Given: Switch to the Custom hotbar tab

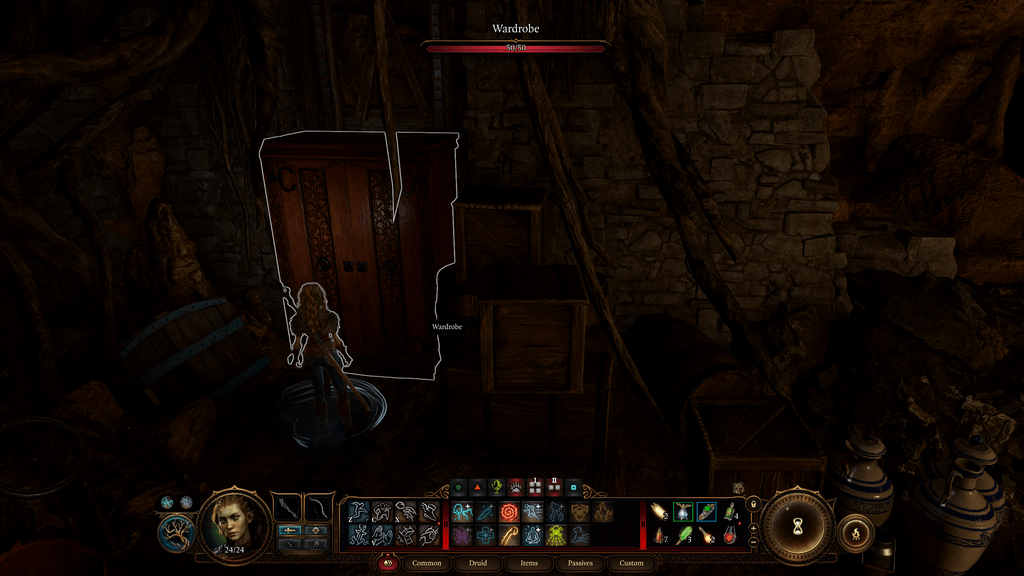Looking at the screenshot, I should (x=632, y=563).
